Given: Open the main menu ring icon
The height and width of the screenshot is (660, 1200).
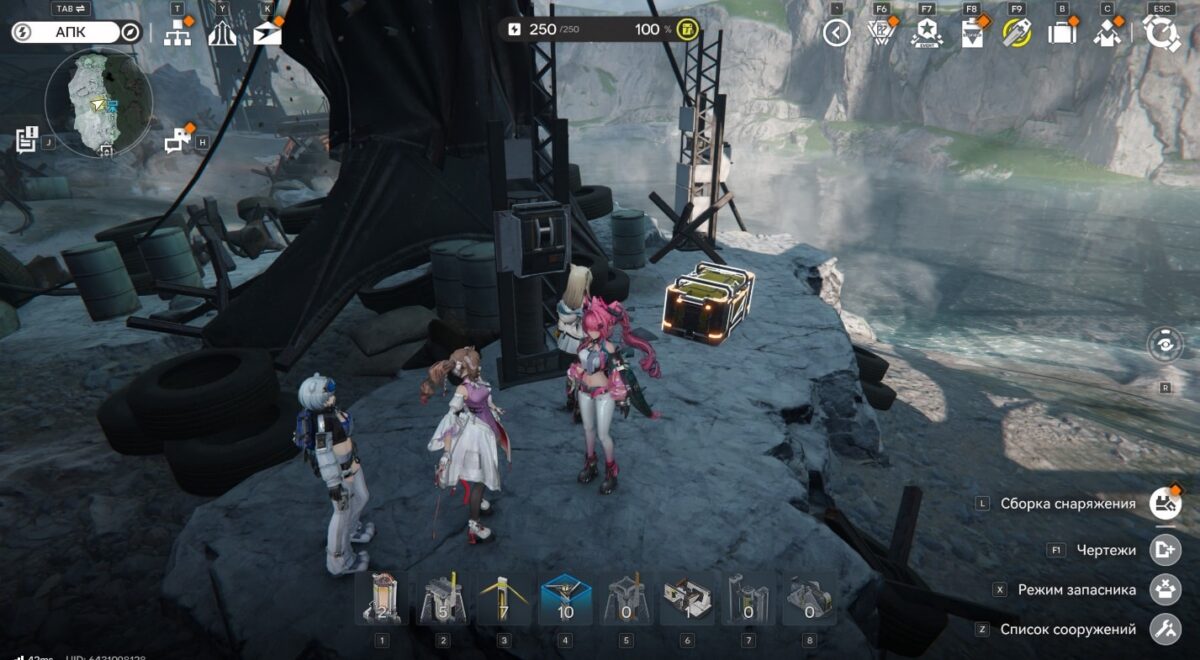Looking at the screenshot, I should point(1162,33).
